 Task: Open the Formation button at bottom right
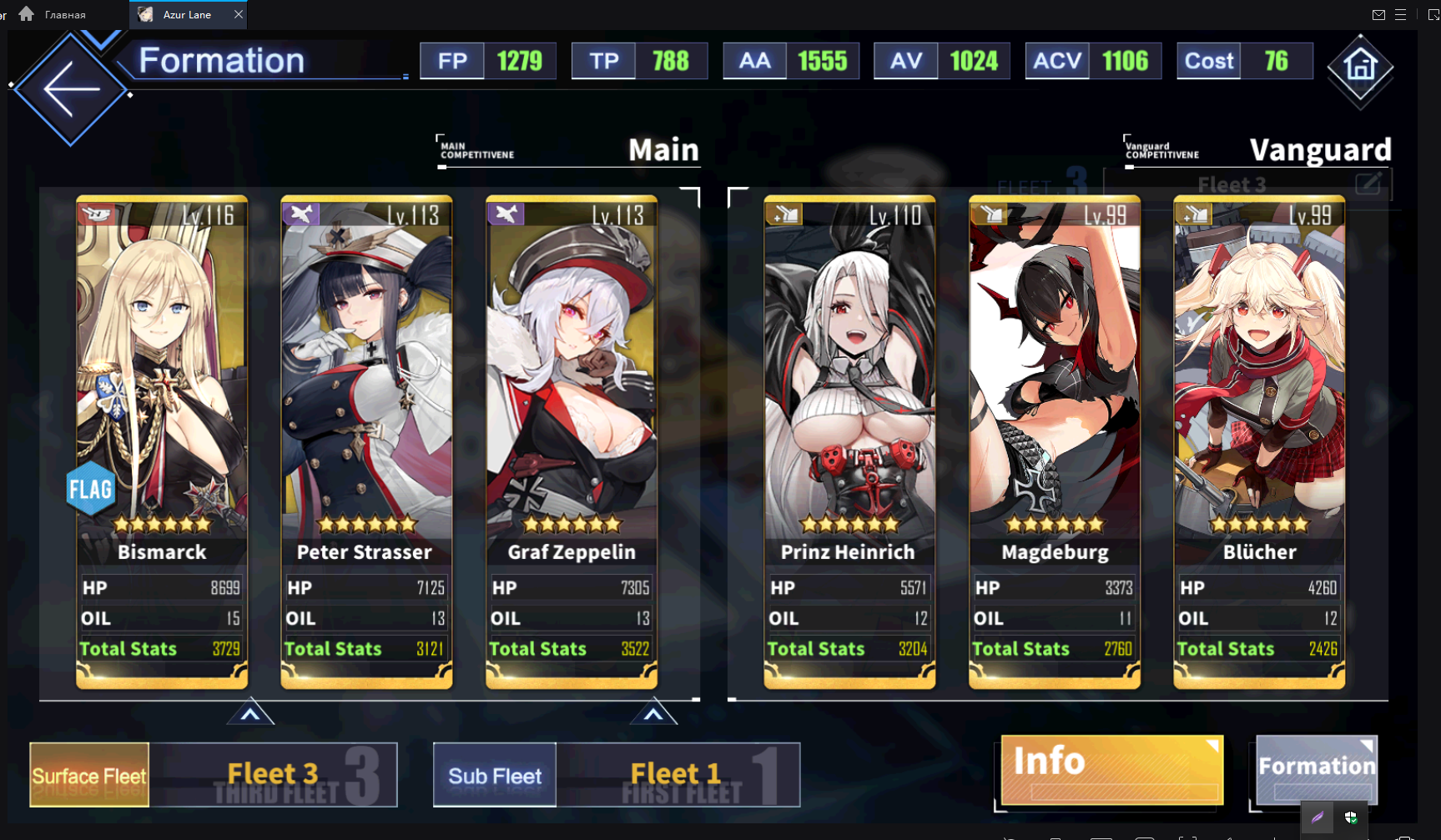(x=1317, y=769)
